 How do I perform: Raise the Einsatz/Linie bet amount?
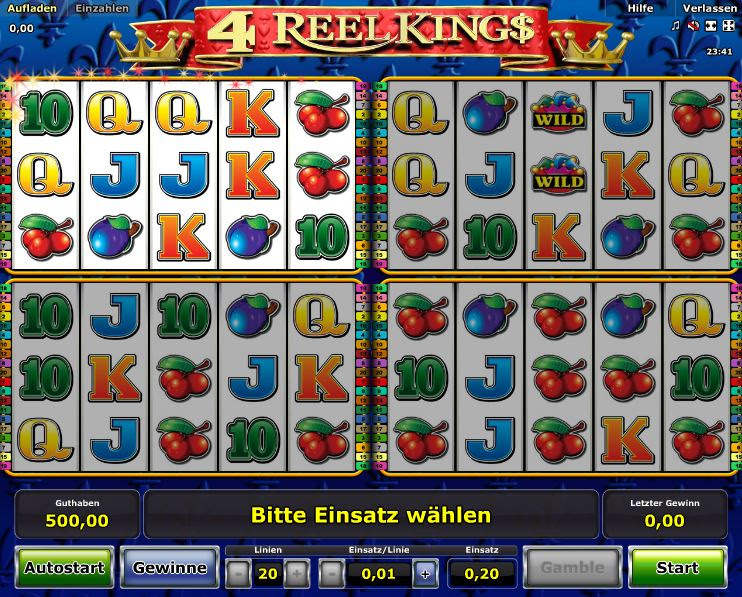pos(425,574)
